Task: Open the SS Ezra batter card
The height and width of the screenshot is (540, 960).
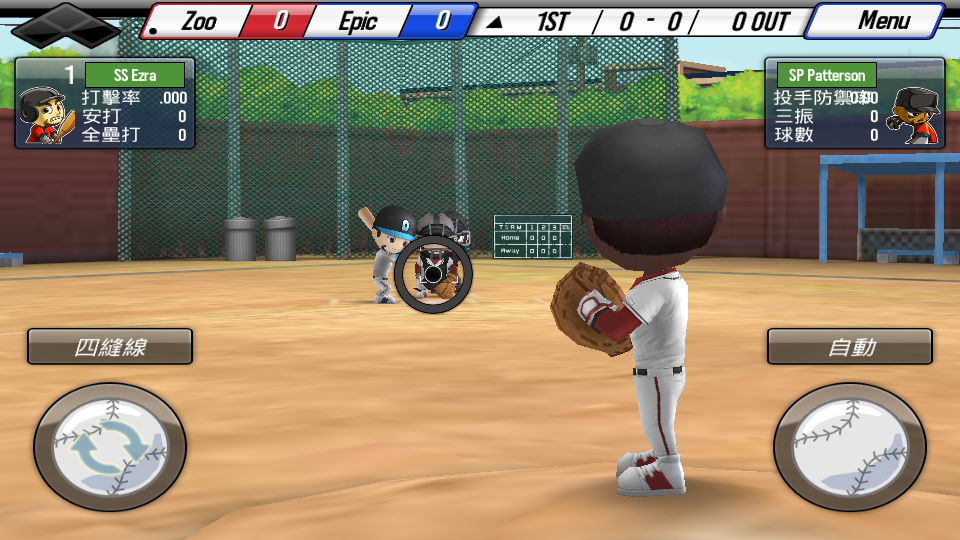Action: point(104,103)
